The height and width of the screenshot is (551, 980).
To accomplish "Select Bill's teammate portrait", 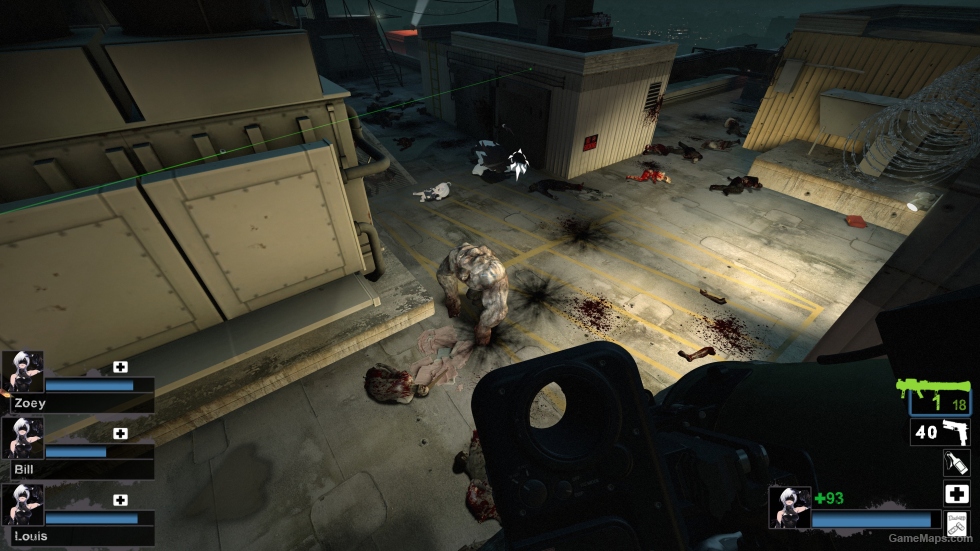I will 22,438.
